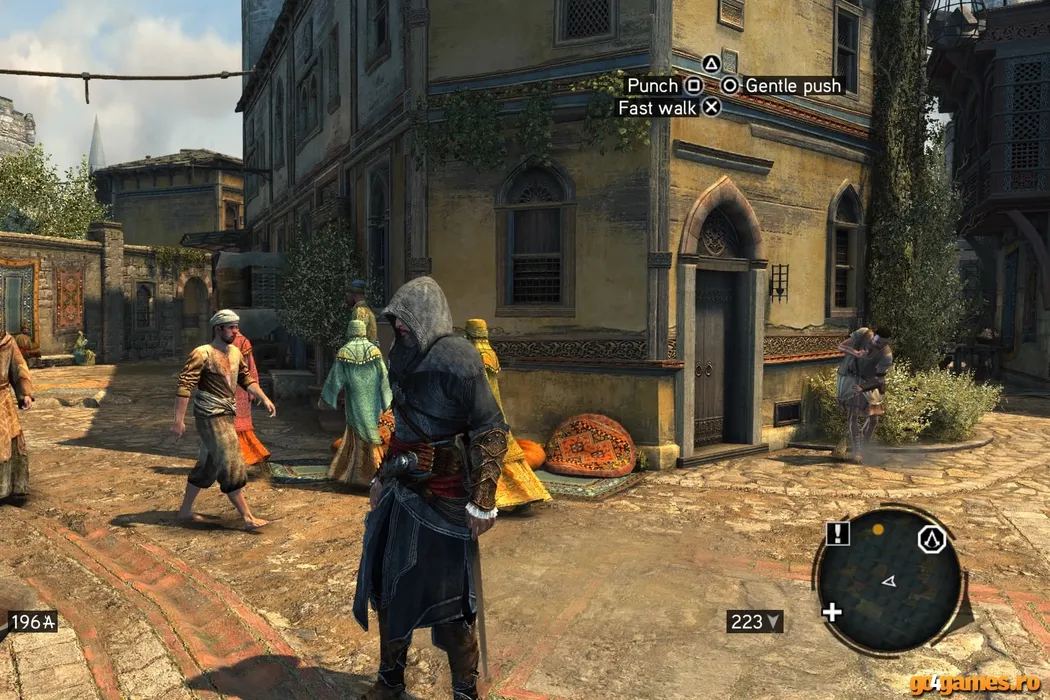Viewport: 1050px width, 700px height.
Task: Click the orange dot marker on minimap
Action: [878, 529]
